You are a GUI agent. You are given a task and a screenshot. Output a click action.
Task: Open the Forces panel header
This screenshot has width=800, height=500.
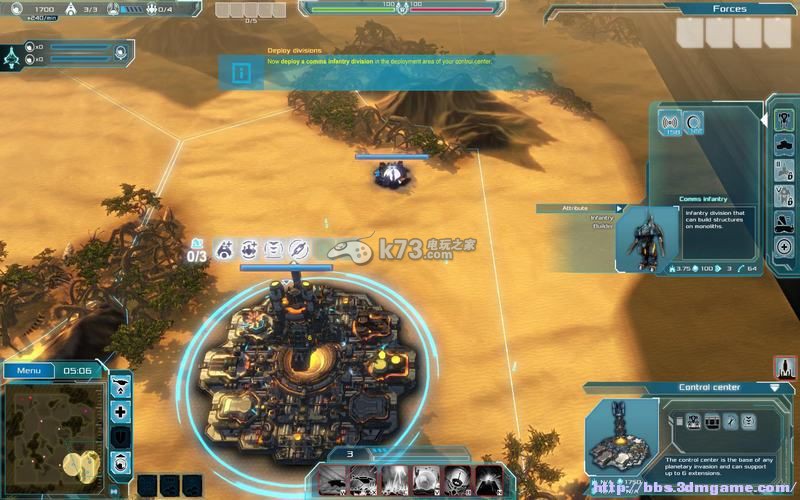(x=729, y=9)
